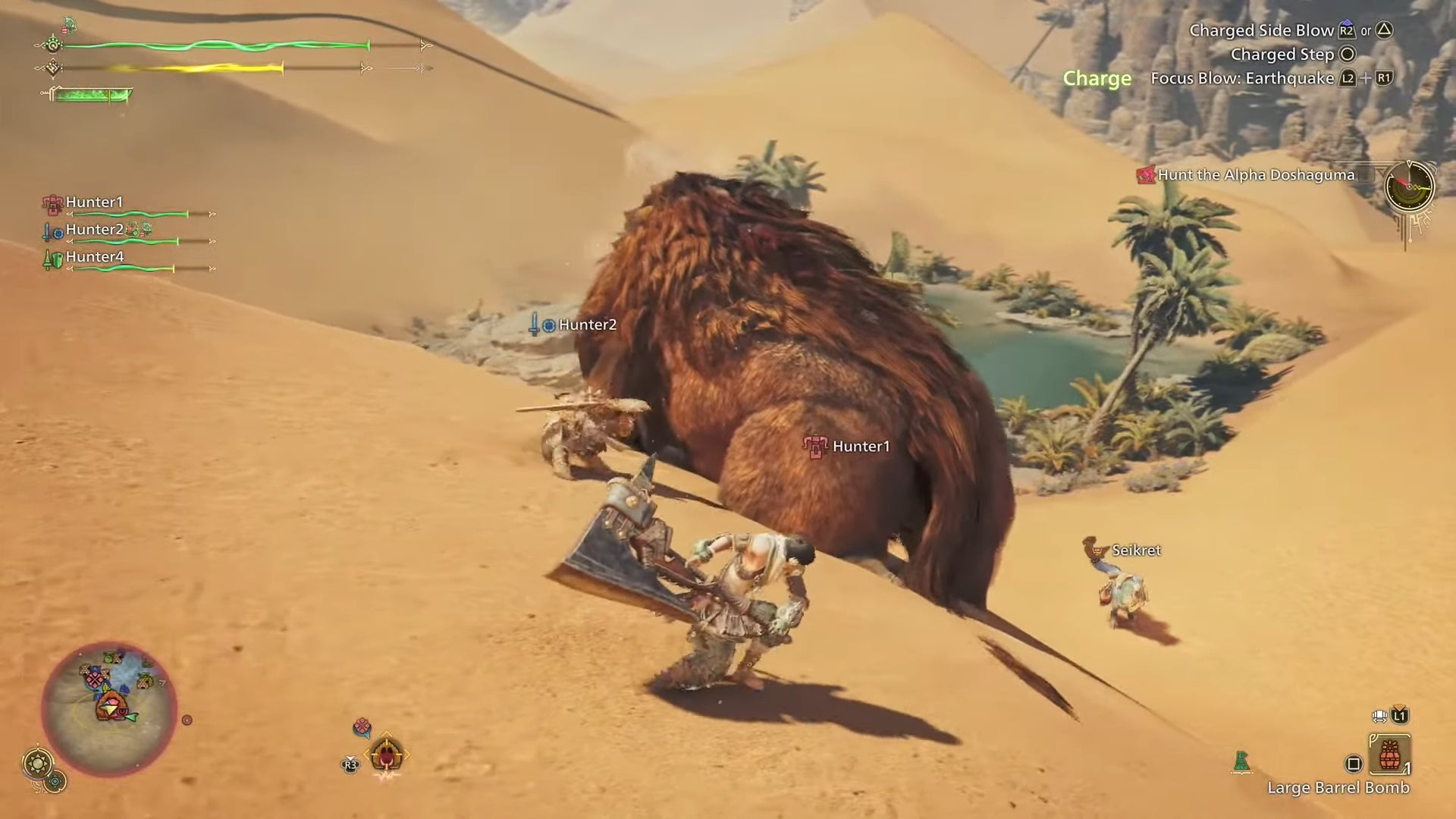Screen dimensions: 1456x819
Task: Select Hunter1's hammer class icon
Action: point(52,203)
